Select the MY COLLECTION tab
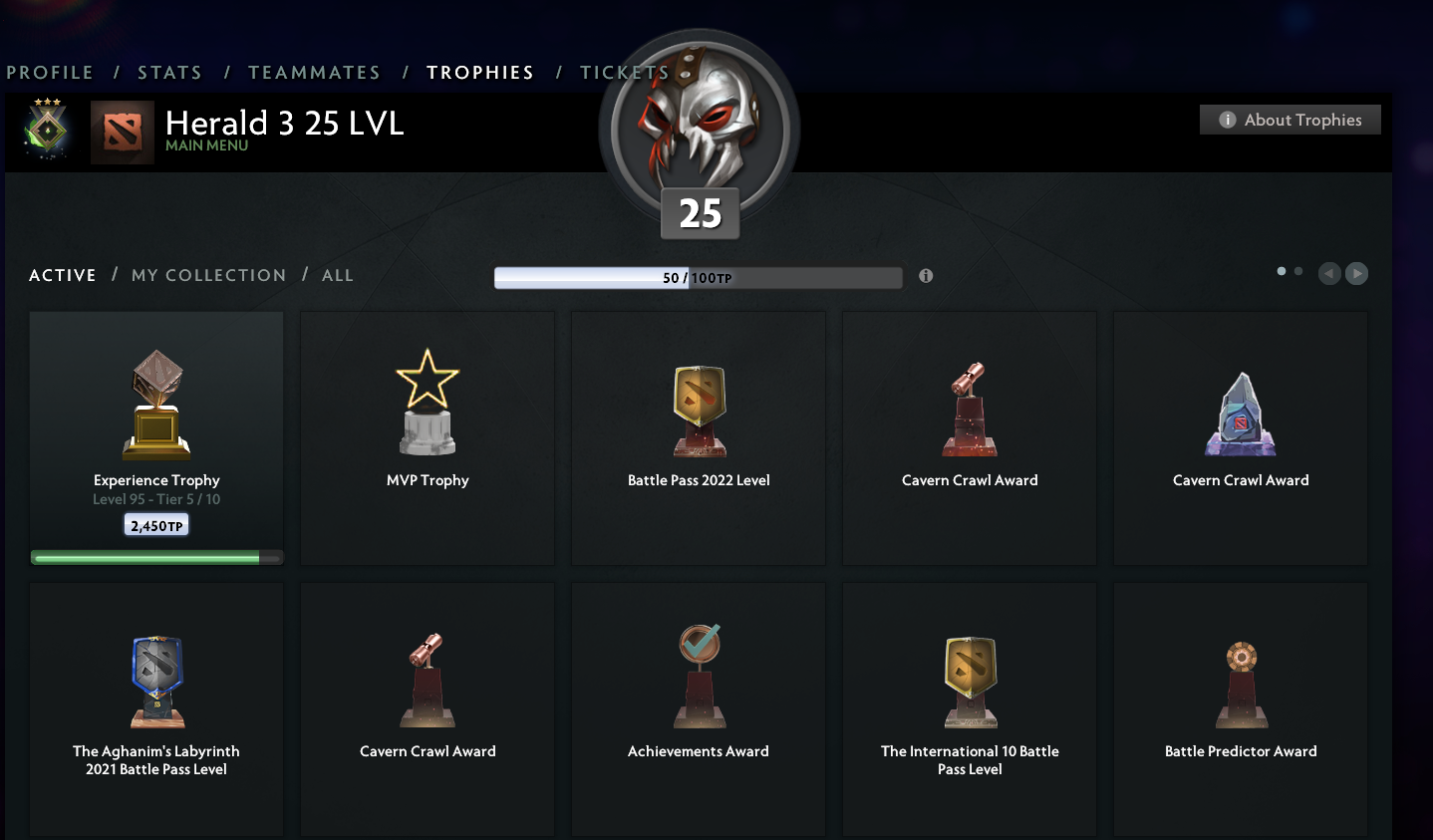 (x=208, y=275)
